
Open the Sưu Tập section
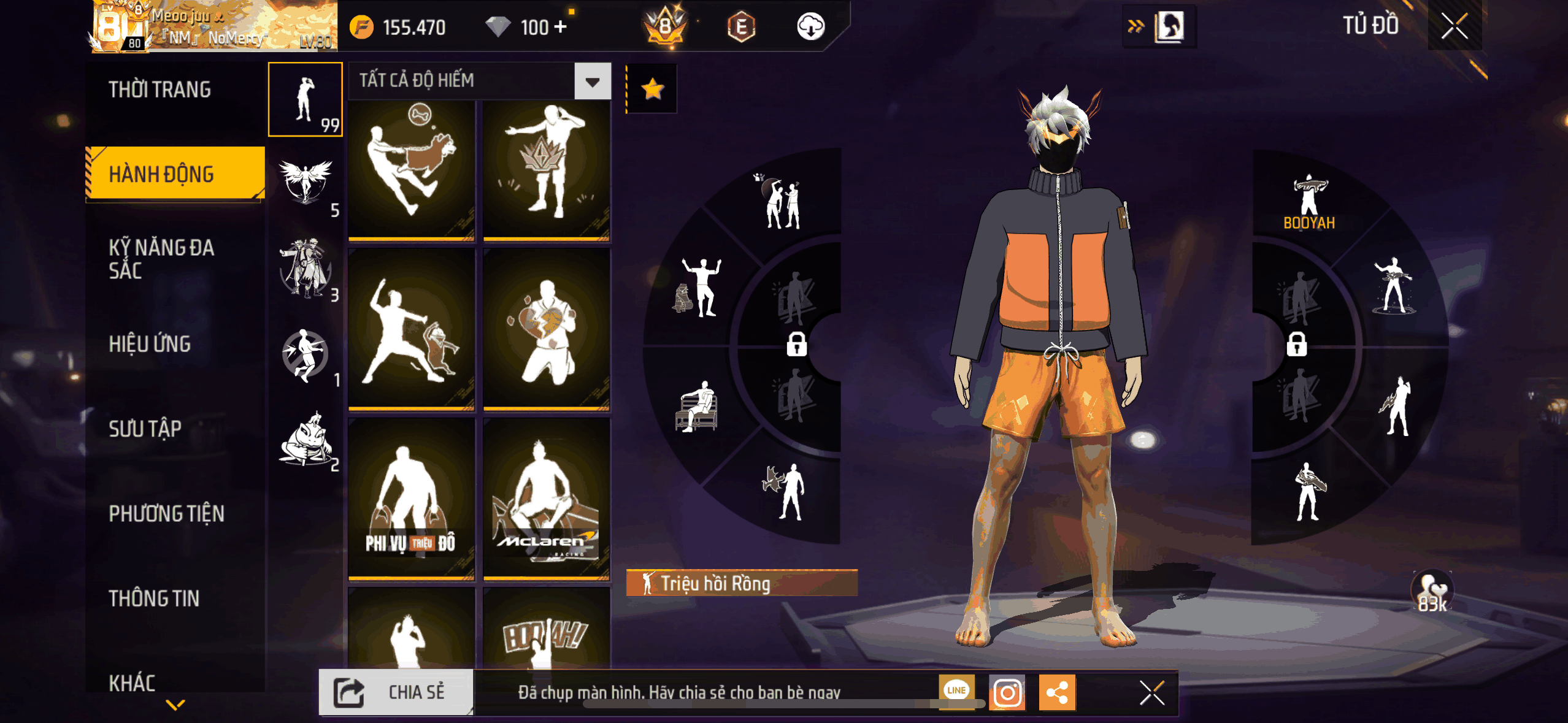[x=145, y=429]
